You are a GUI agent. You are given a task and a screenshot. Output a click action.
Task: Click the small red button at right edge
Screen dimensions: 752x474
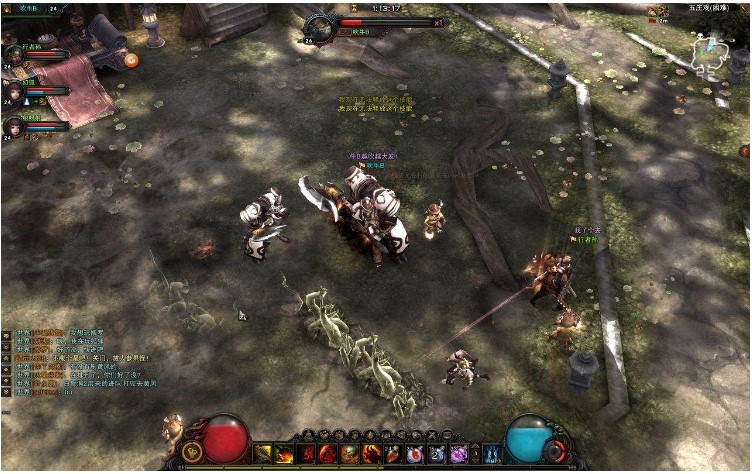pyautogui.click(x=745, y=152)
